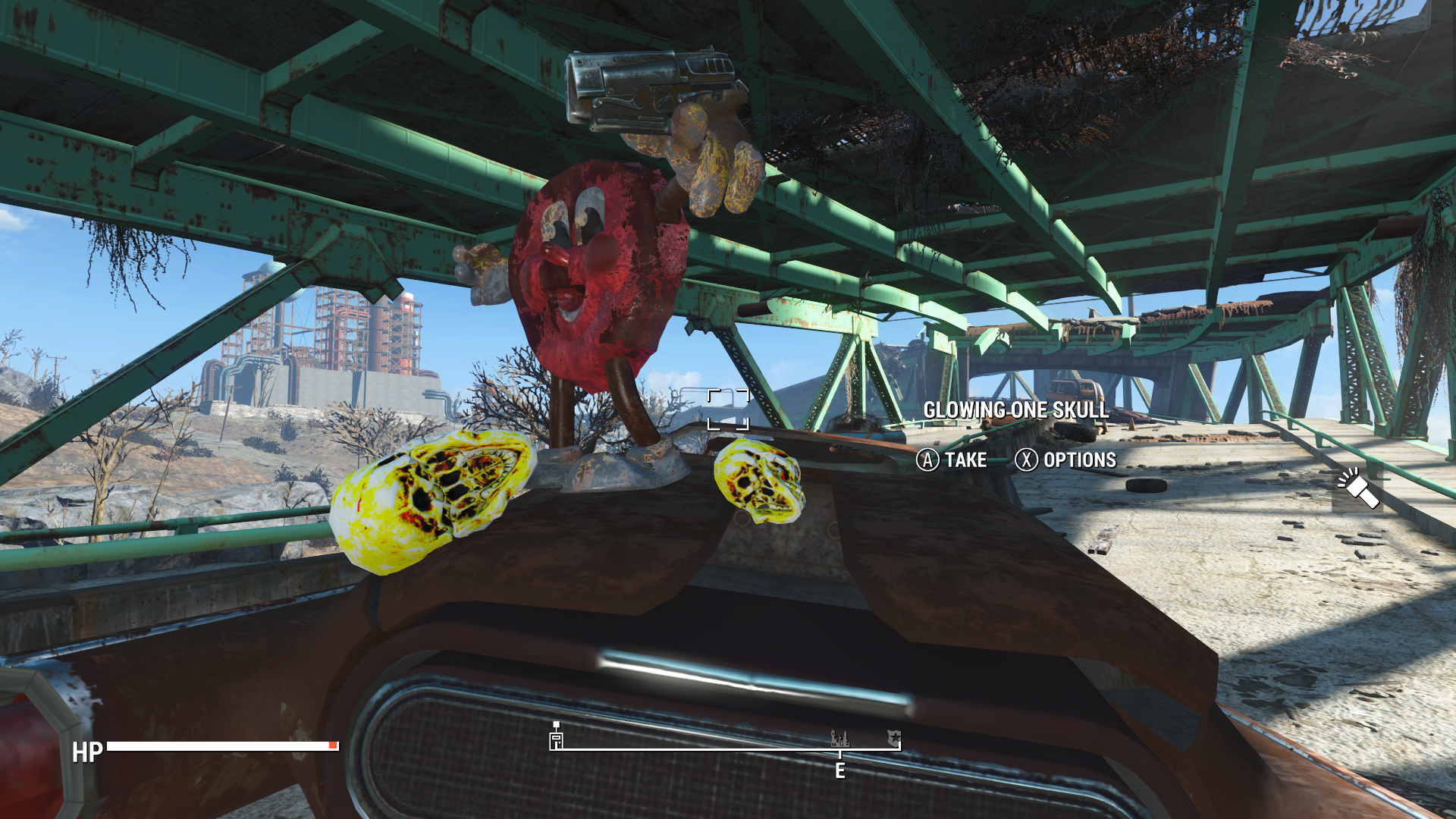Toggle the flashlight icon

[x=1358, y=487]
